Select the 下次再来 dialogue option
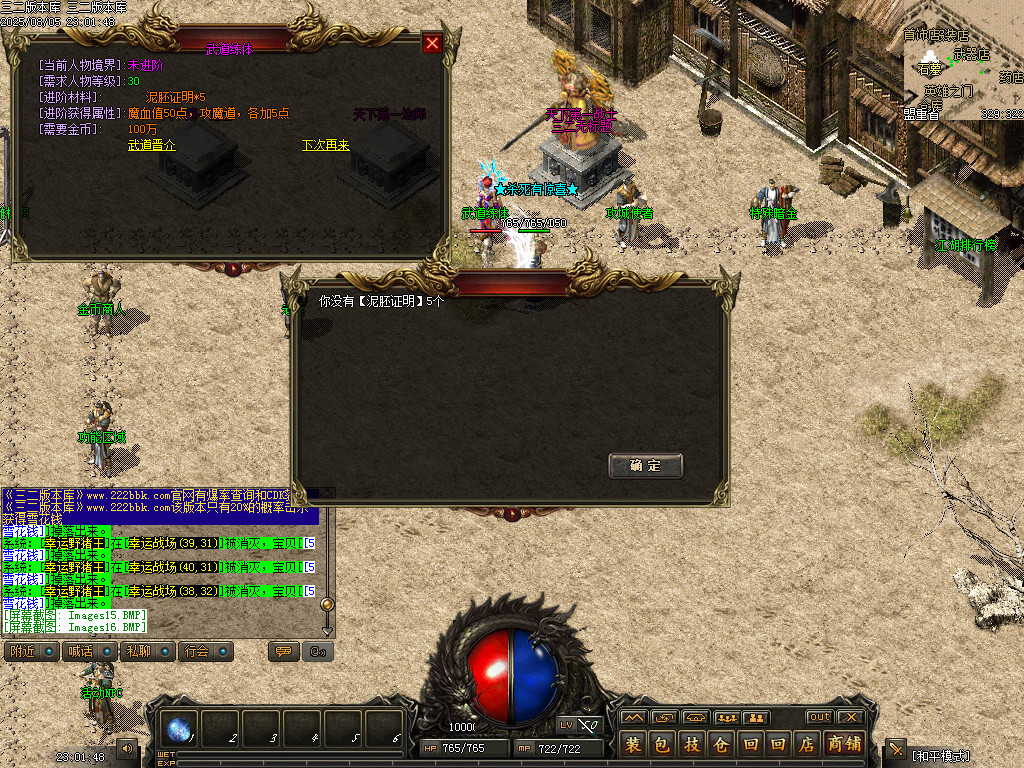 326,145
